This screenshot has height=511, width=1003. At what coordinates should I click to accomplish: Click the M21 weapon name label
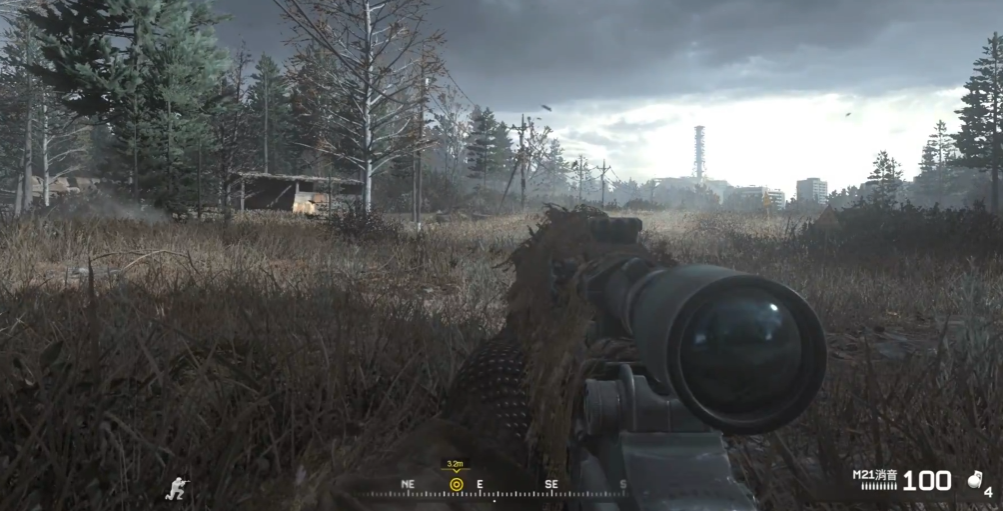[875, 474]
